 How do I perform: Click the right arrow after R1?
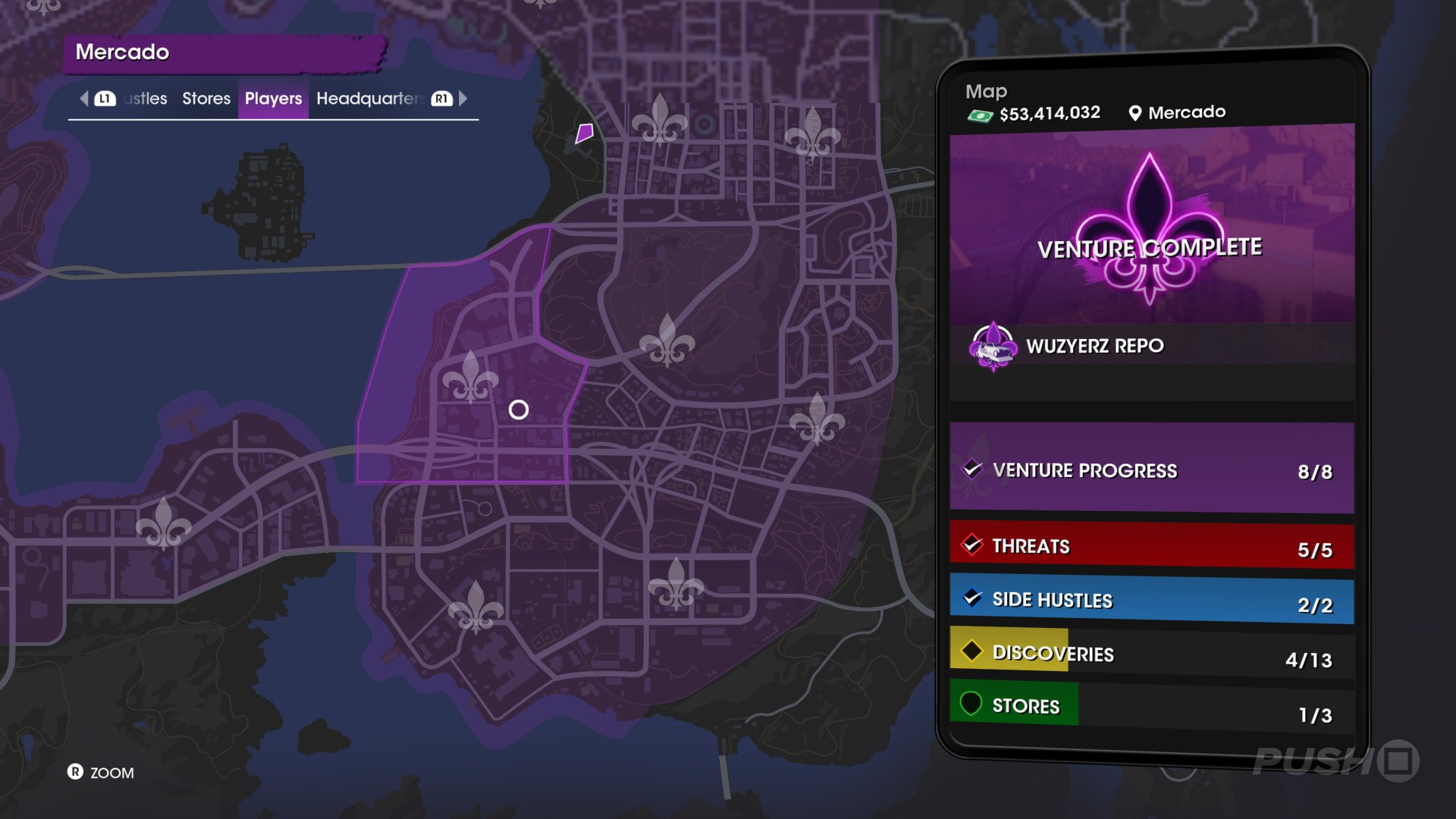(x=463, y=99)
